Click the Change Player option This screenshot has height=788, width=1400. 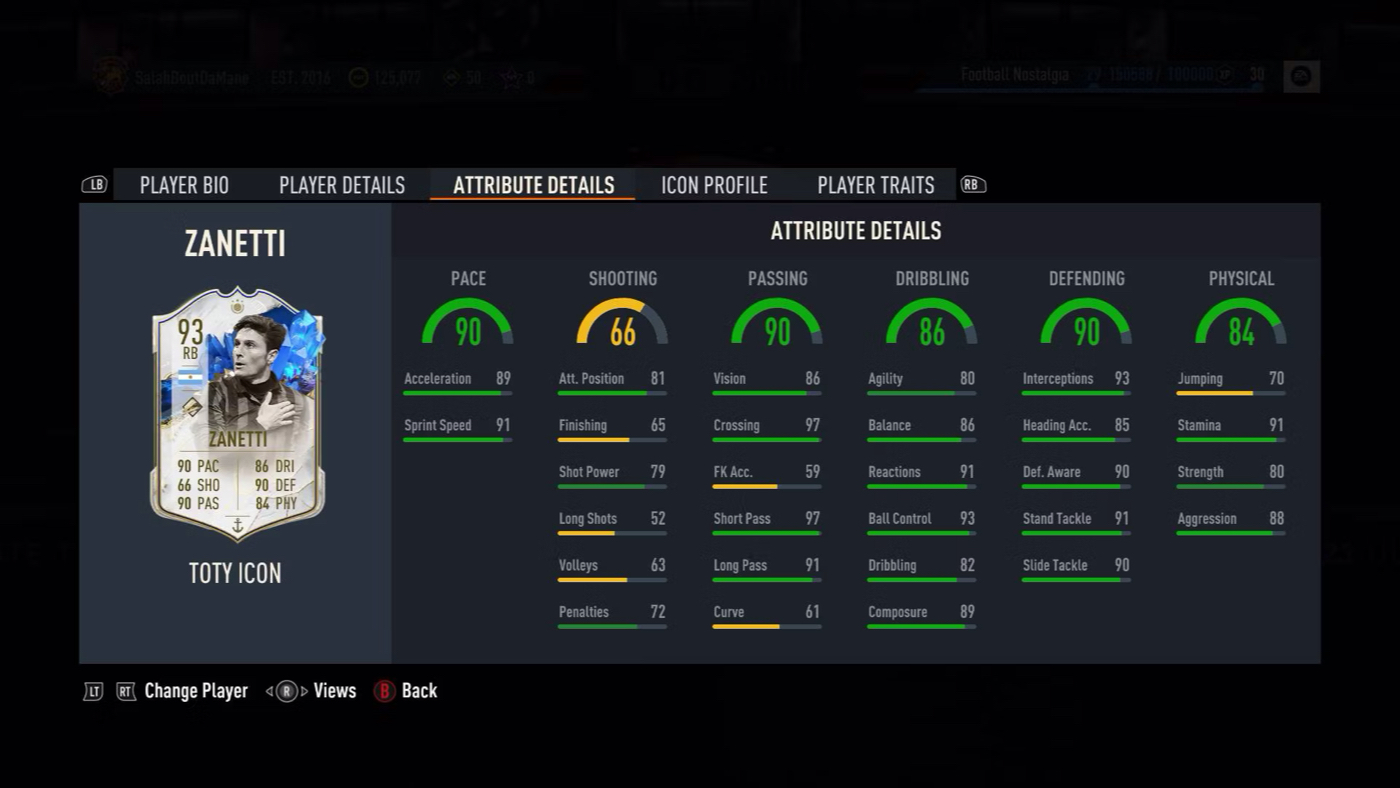(x=195, y=691)
